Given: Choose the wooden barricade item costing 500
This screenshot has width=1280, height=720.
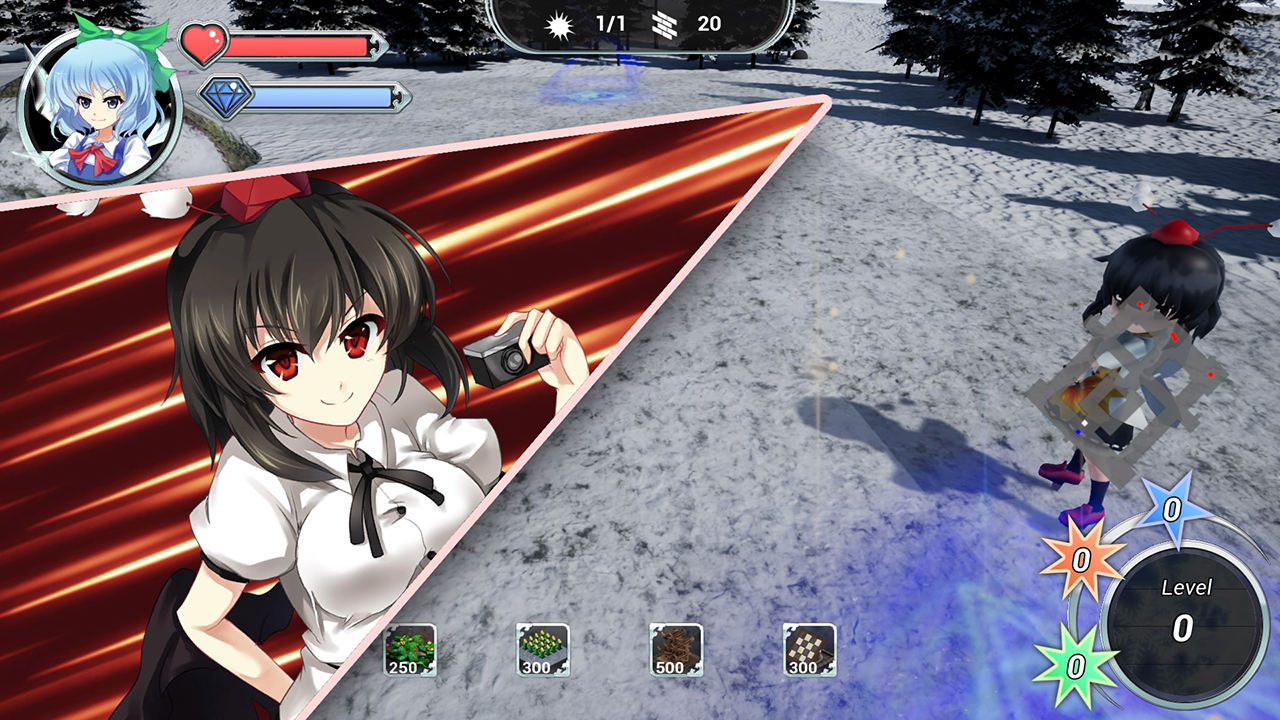Looking at the screenshot, I should pyautogui.click(x=676, y=650).
